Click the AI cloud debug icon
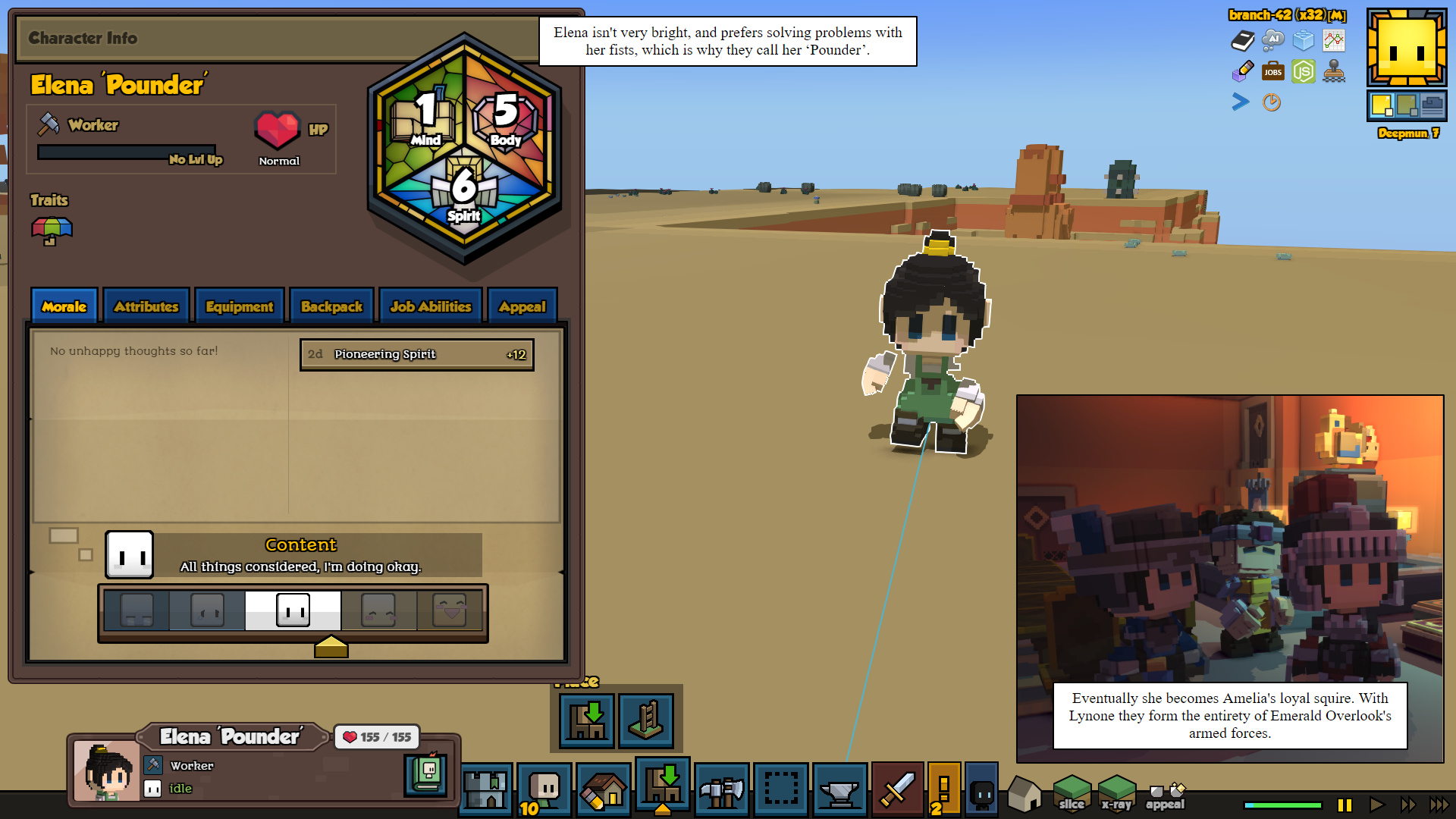 point(1272,39)
